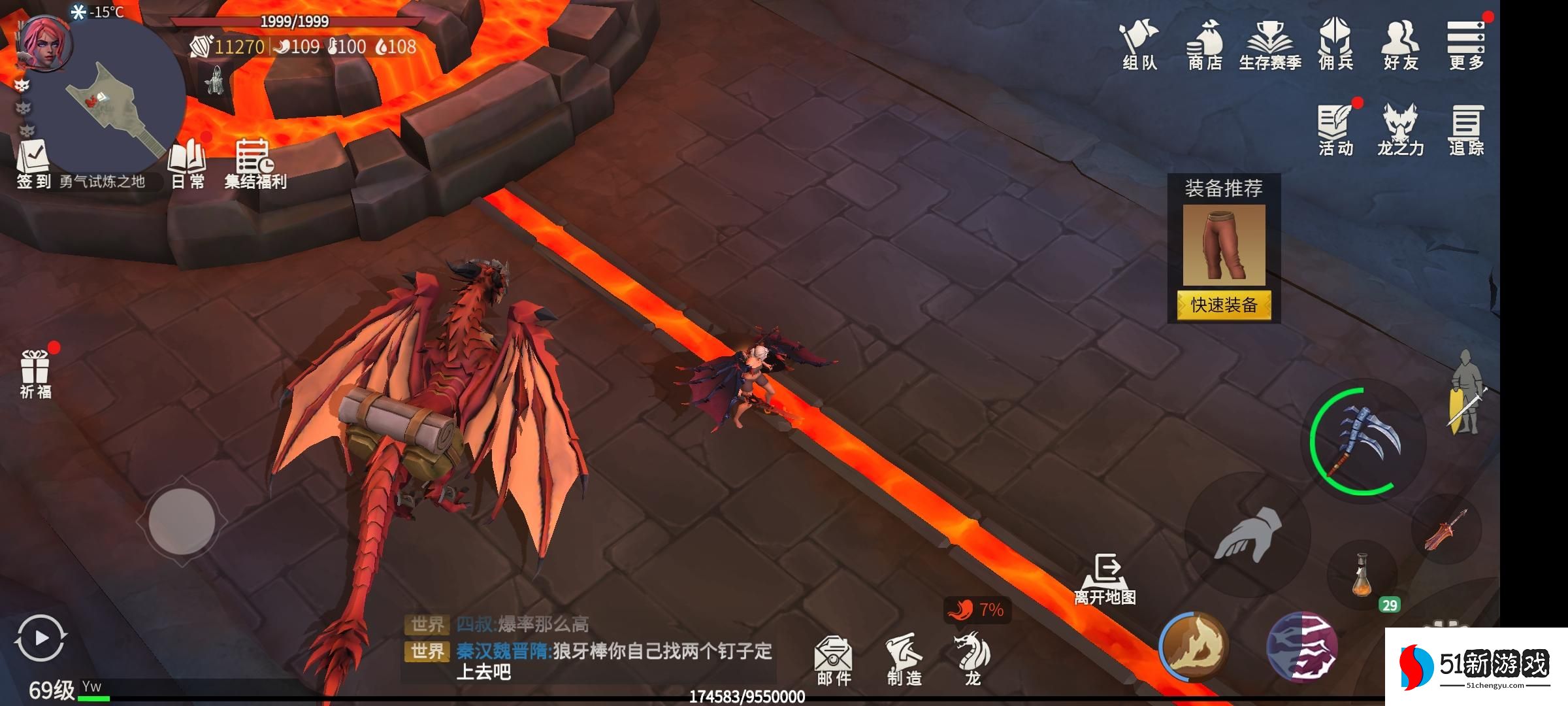Click the 快速装备 quick equip button
The height and width of the screenshot is (706, 1568).
pyautogui.click(x=1224, y=305)
